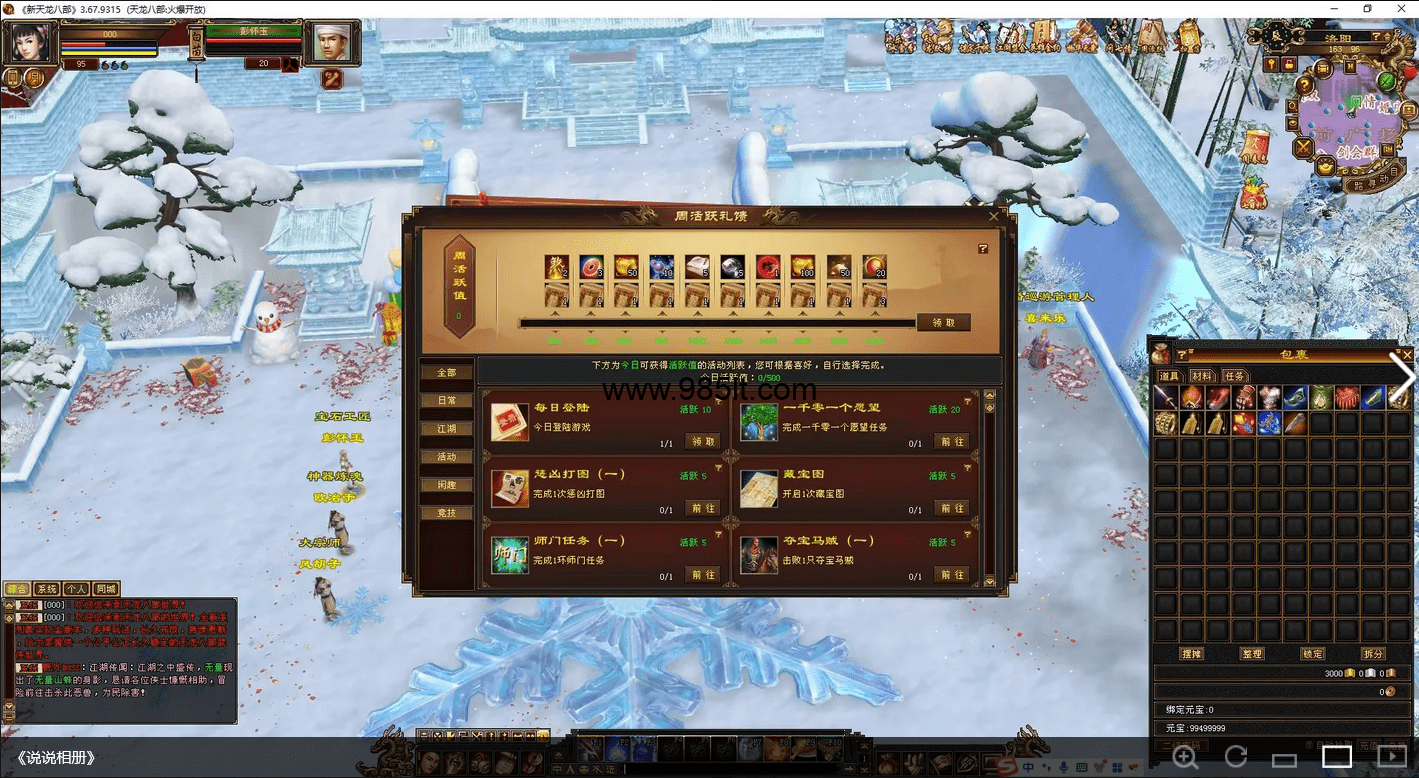Click the help question mark in the weekly reward panel
Viewport: 1419px width, 778px height.
(982, 249)
